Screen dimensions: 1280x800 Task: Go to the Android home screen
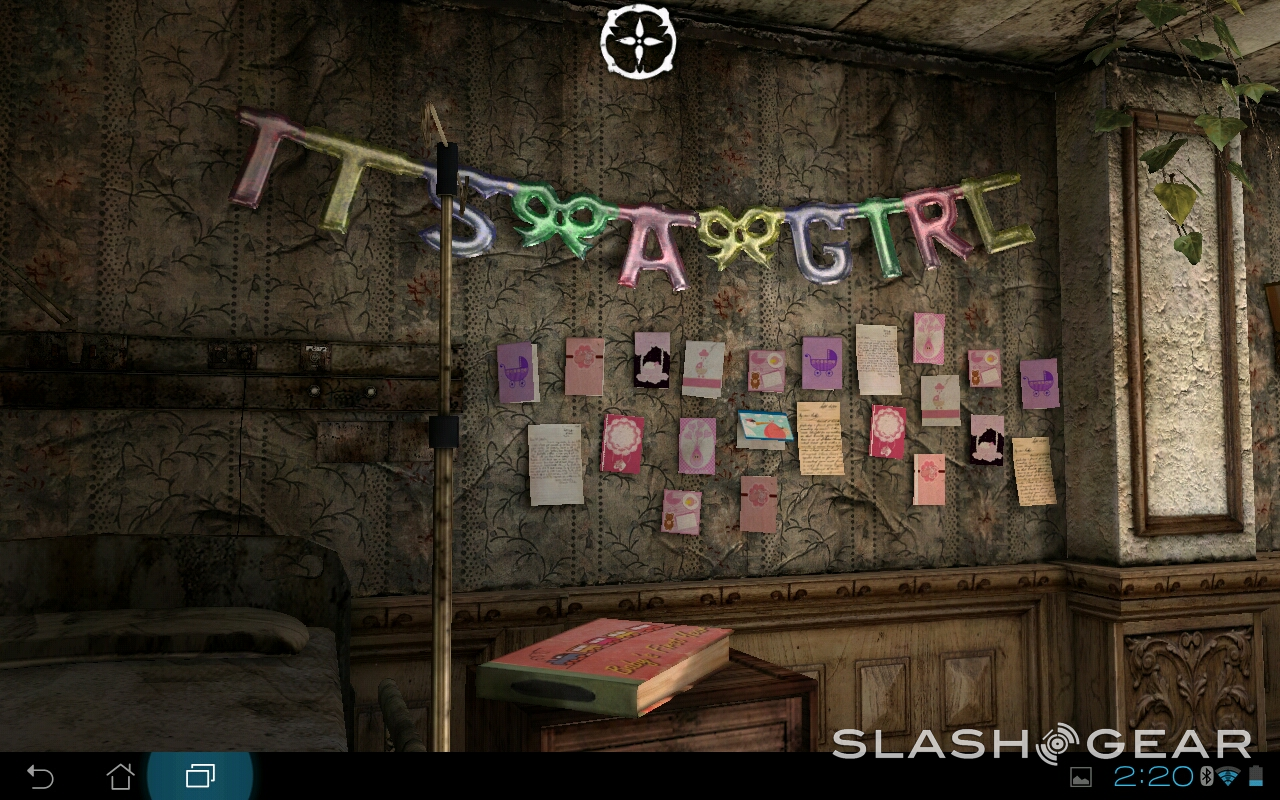click(120, 776)
